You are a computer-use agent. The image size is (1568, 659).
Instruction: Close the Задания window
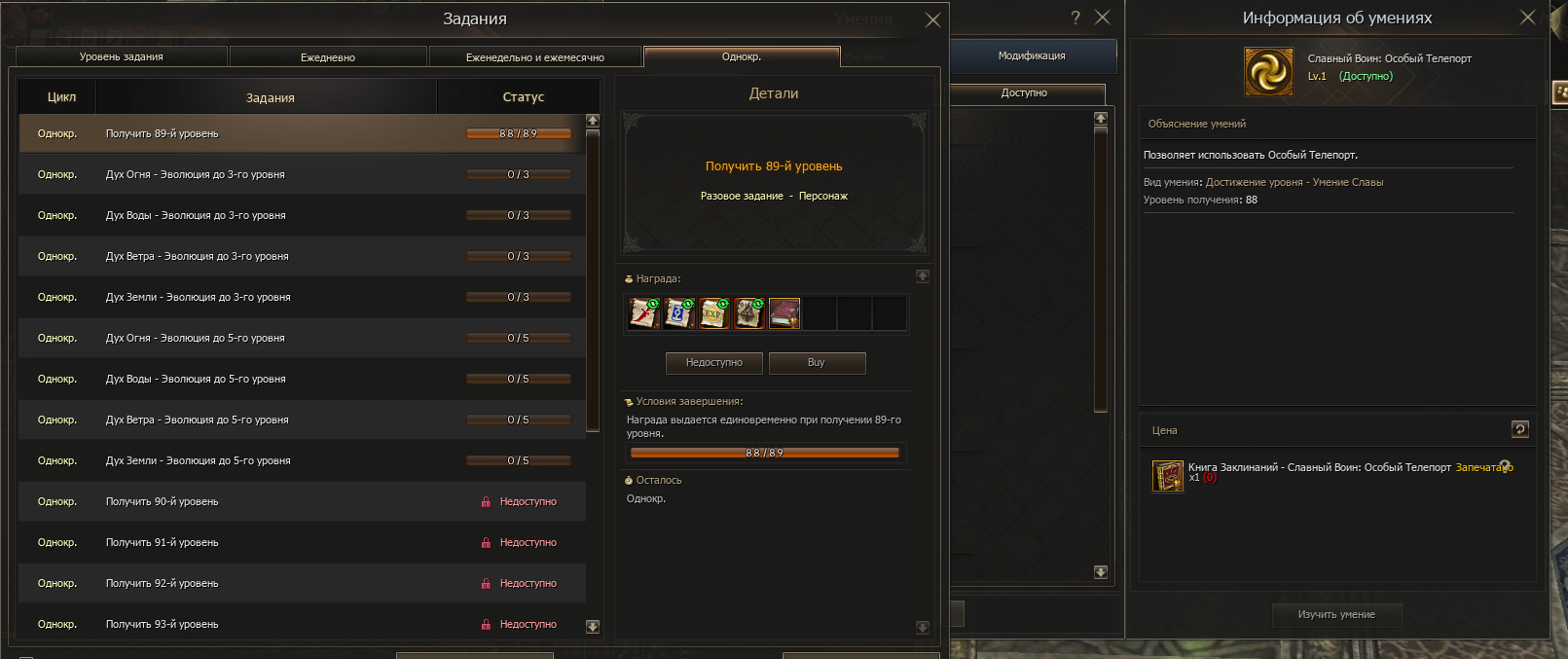click(932, 19)
